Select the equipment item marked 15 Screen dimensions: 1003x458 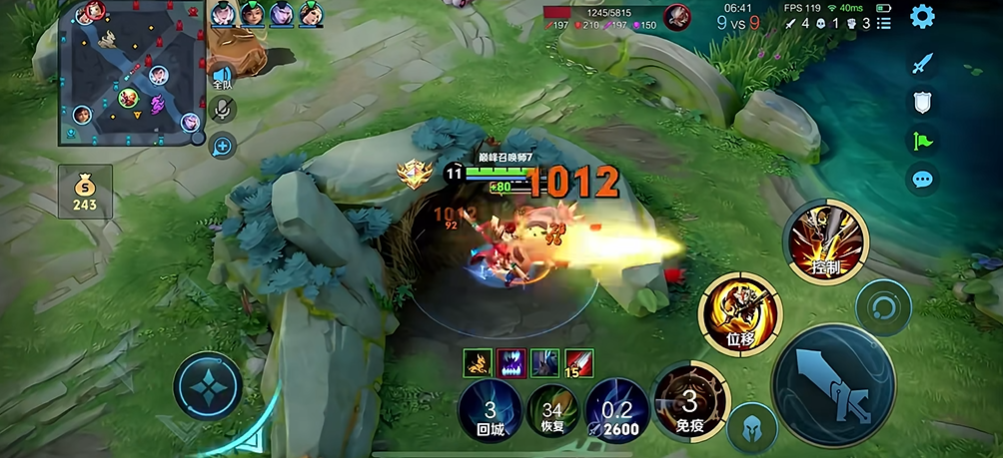click(x=579, y=363)
